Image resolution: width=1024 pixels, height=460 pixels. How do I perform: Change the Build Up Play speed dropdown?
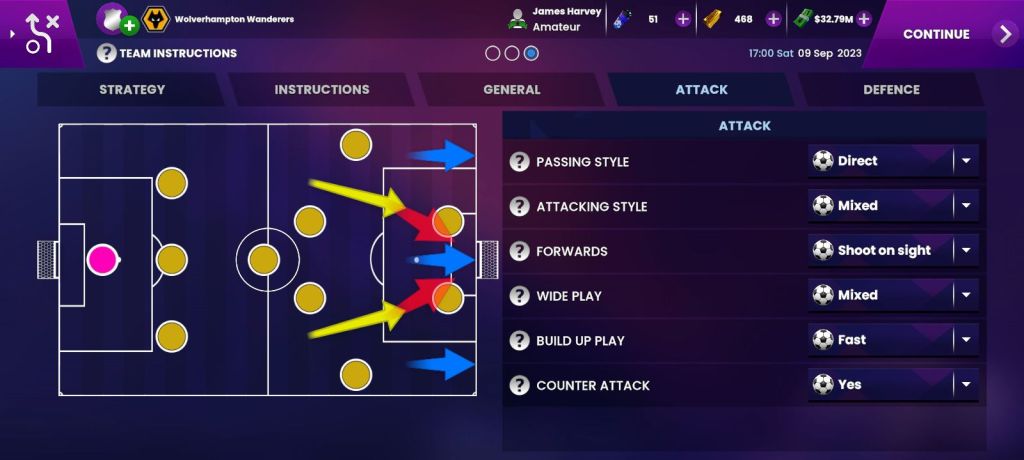coord(893,340)
